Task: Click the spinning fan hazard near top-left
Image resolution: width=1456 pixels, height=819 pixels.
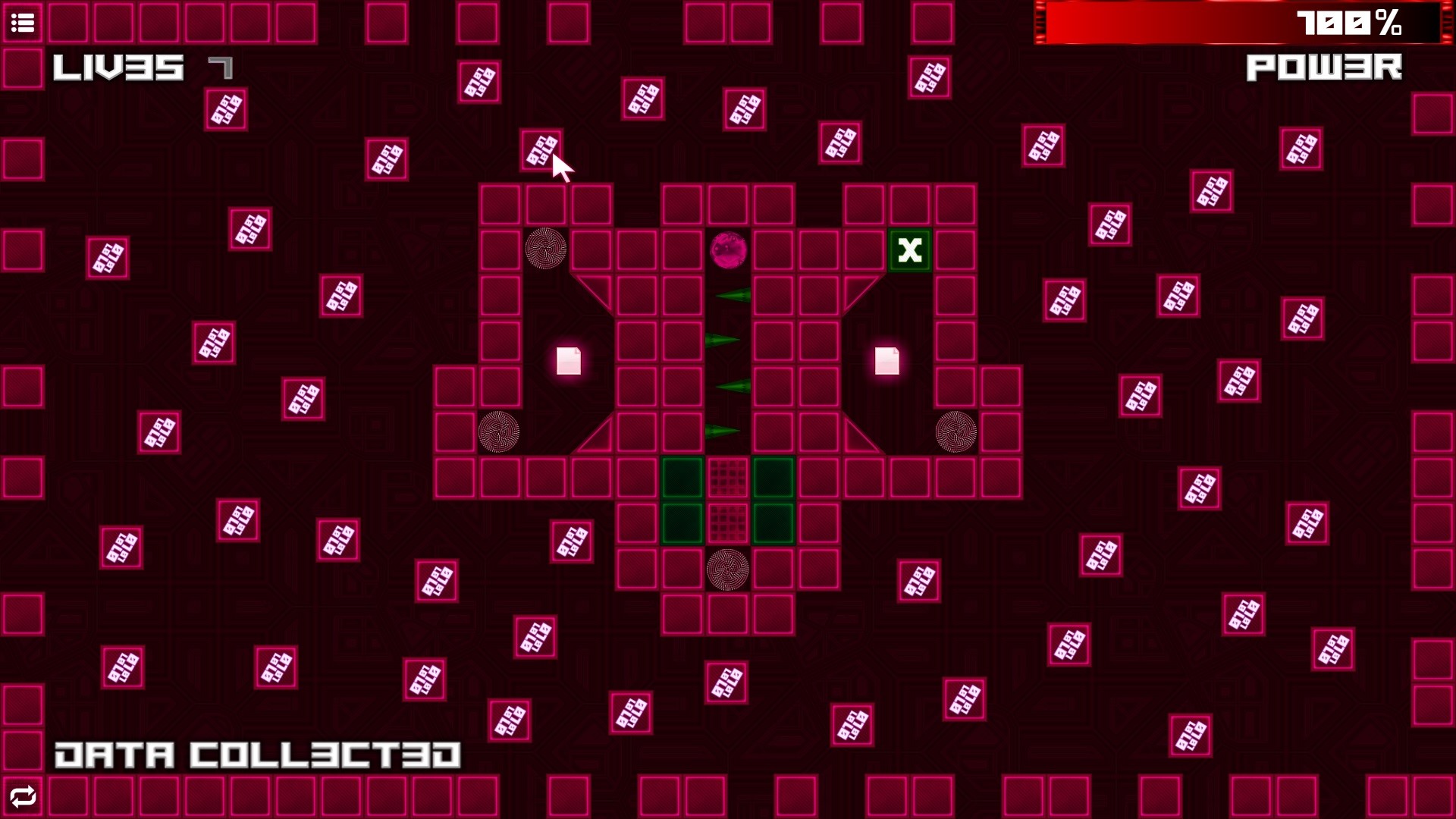Action: pos(544,248)
